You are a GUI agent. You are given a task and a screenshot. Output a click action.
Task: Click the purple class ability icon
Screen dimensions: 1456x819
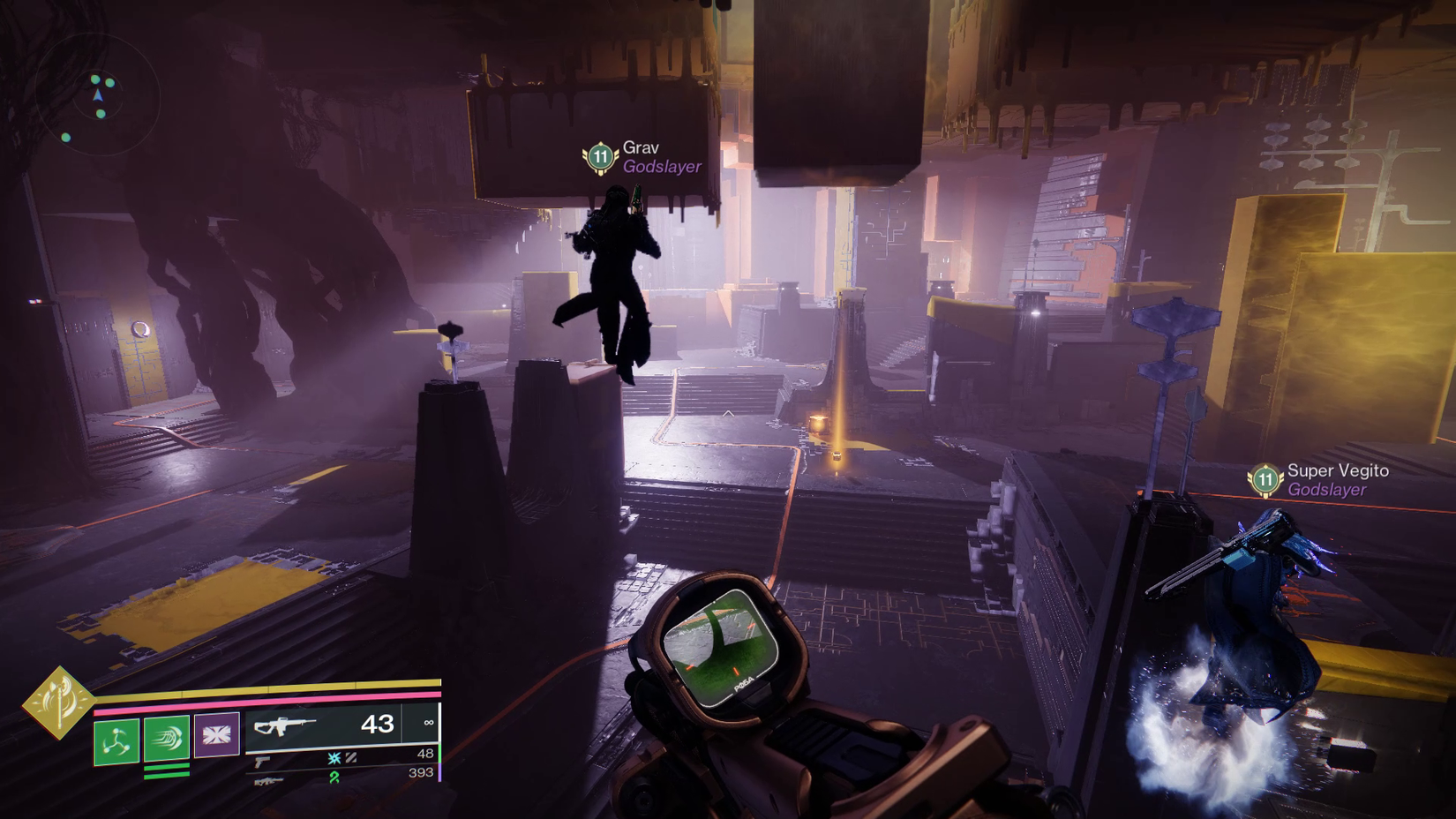[216, 735]
